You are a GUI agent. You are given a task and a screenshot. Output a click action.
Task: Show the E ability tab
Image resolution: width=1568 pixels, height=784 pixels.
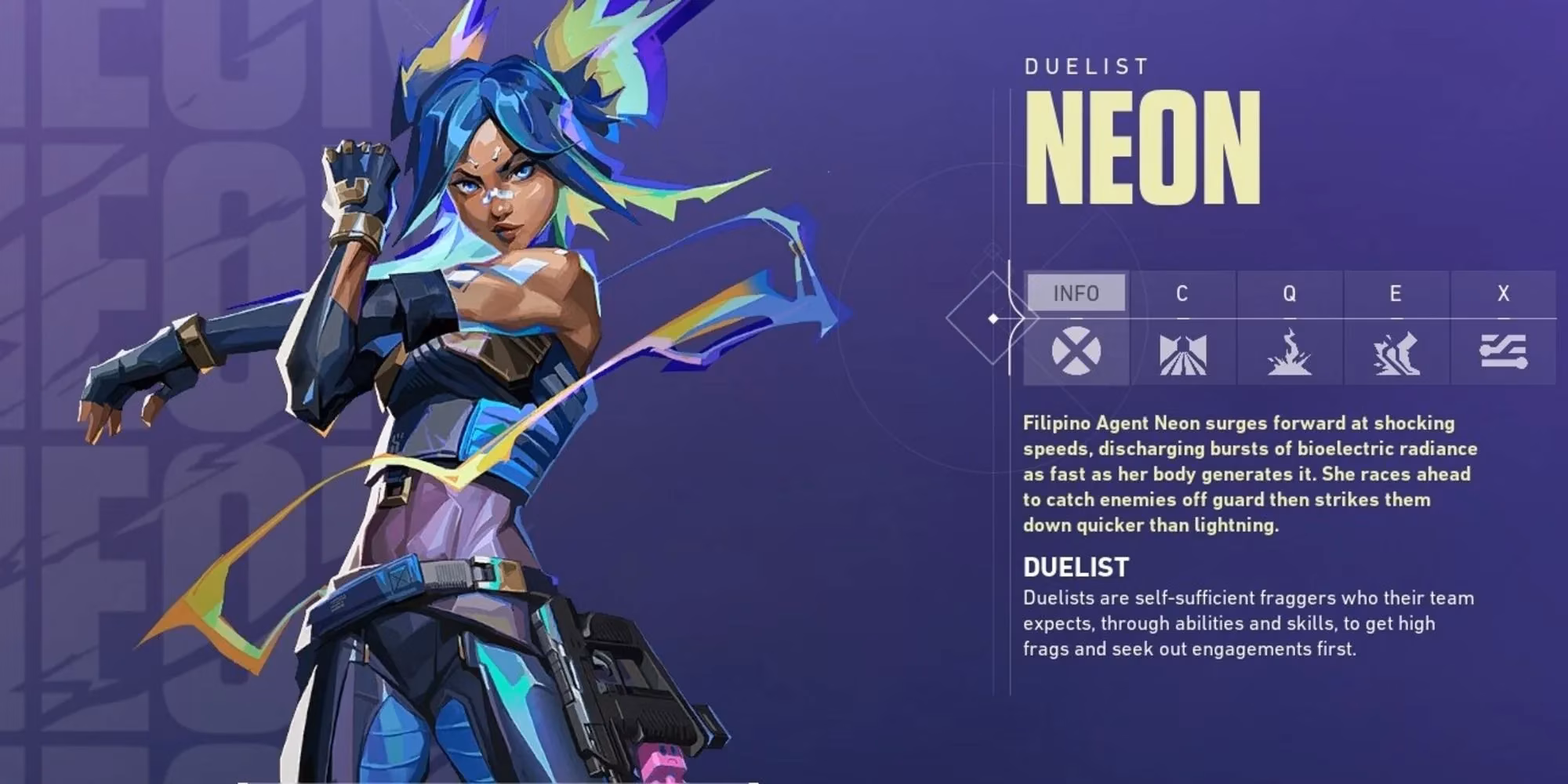tap(1396, 293)
